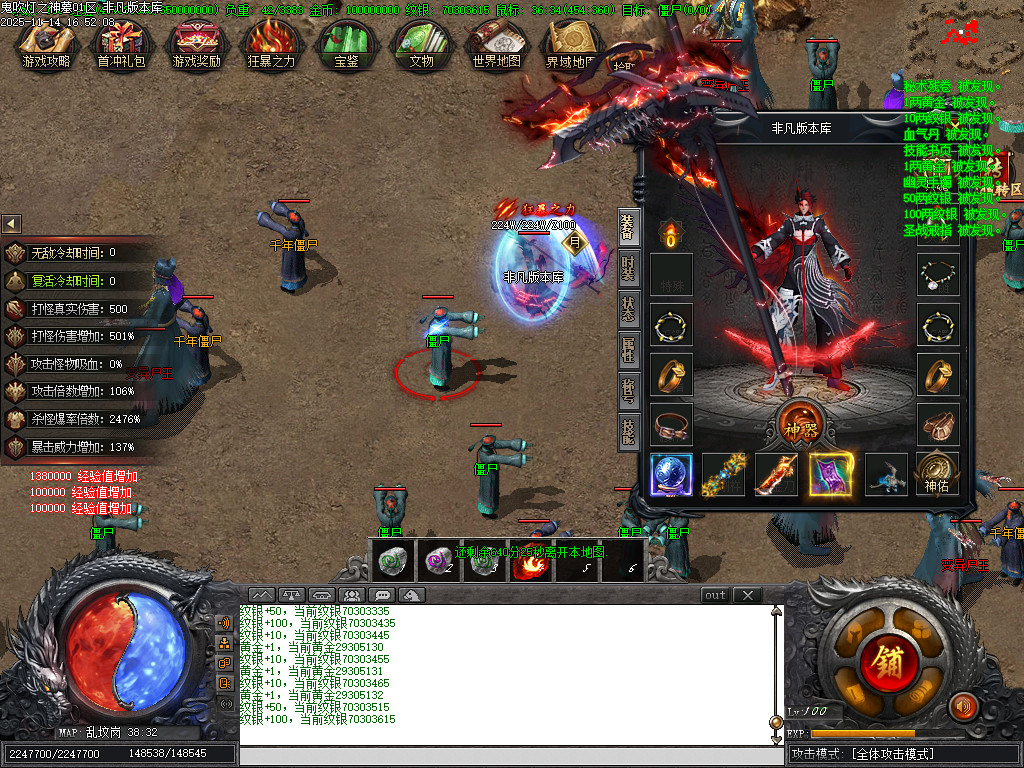Viewport: 1024px width, 768px height.
Task: Switch to the 状态 status tab
Action: 628,309
